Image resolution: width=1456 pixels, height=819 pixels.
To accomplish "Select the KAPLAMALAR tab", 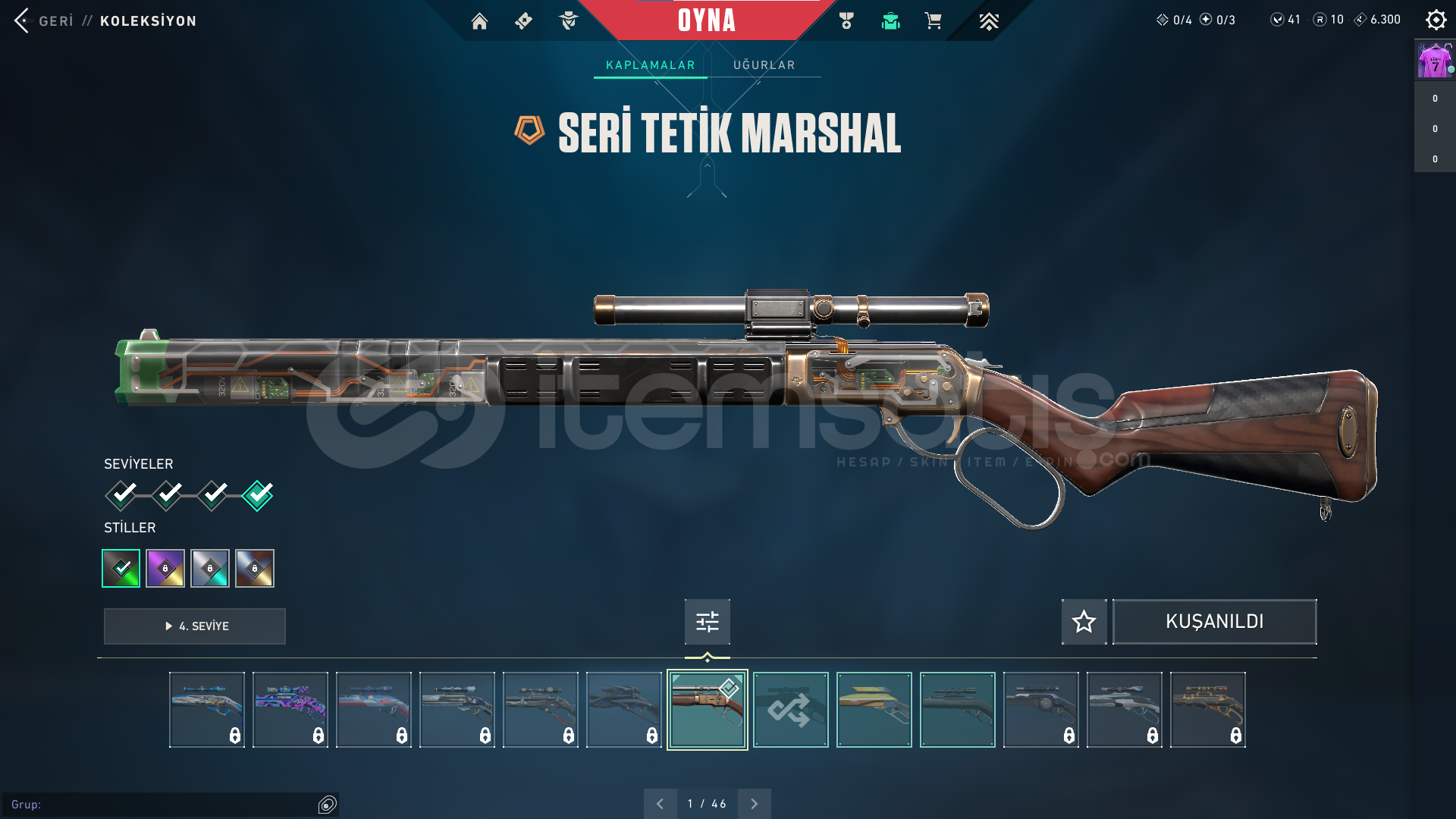I will tap(650, 65).
